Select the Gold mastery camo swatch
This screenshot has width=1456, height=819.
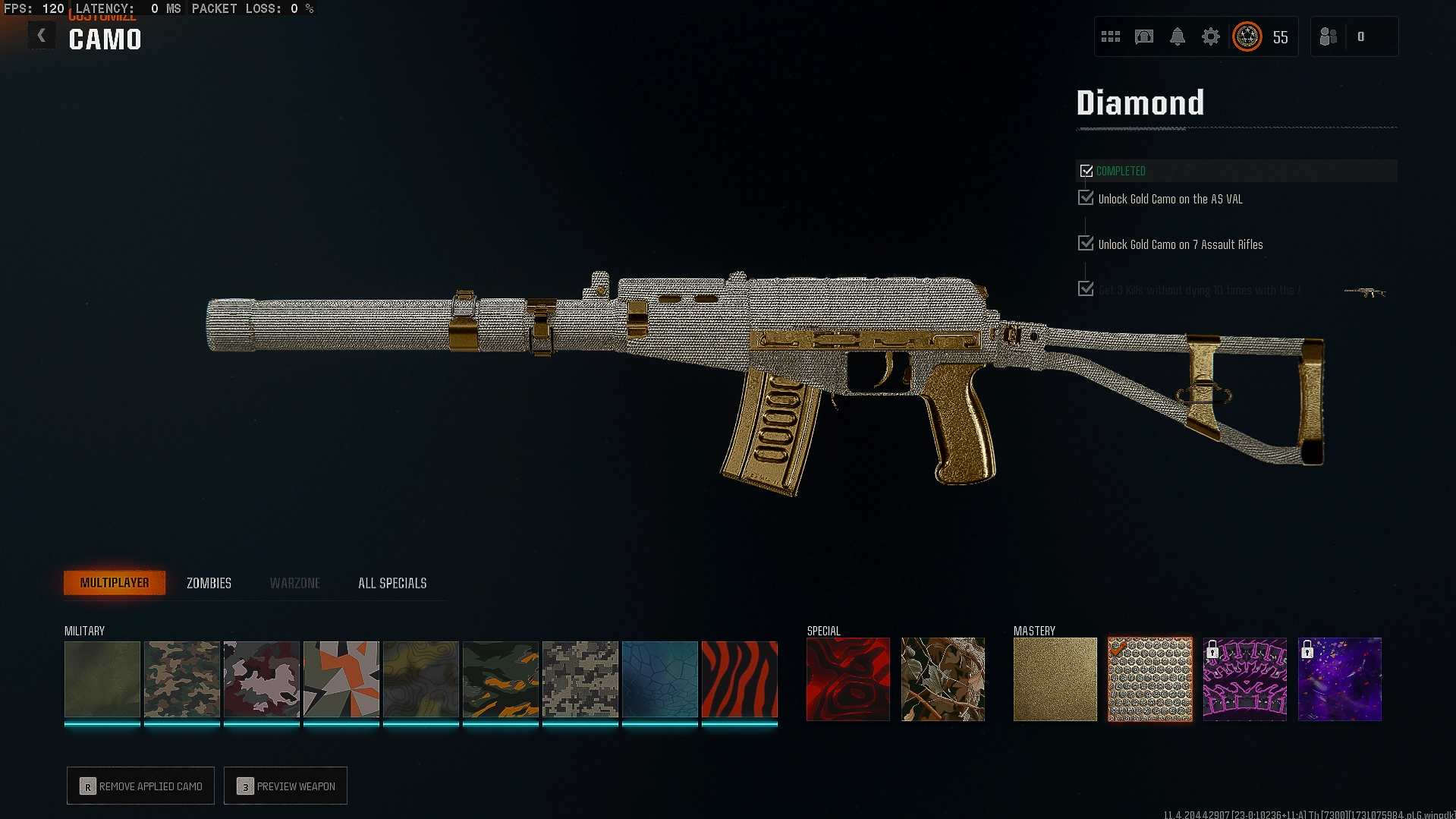1055,679
